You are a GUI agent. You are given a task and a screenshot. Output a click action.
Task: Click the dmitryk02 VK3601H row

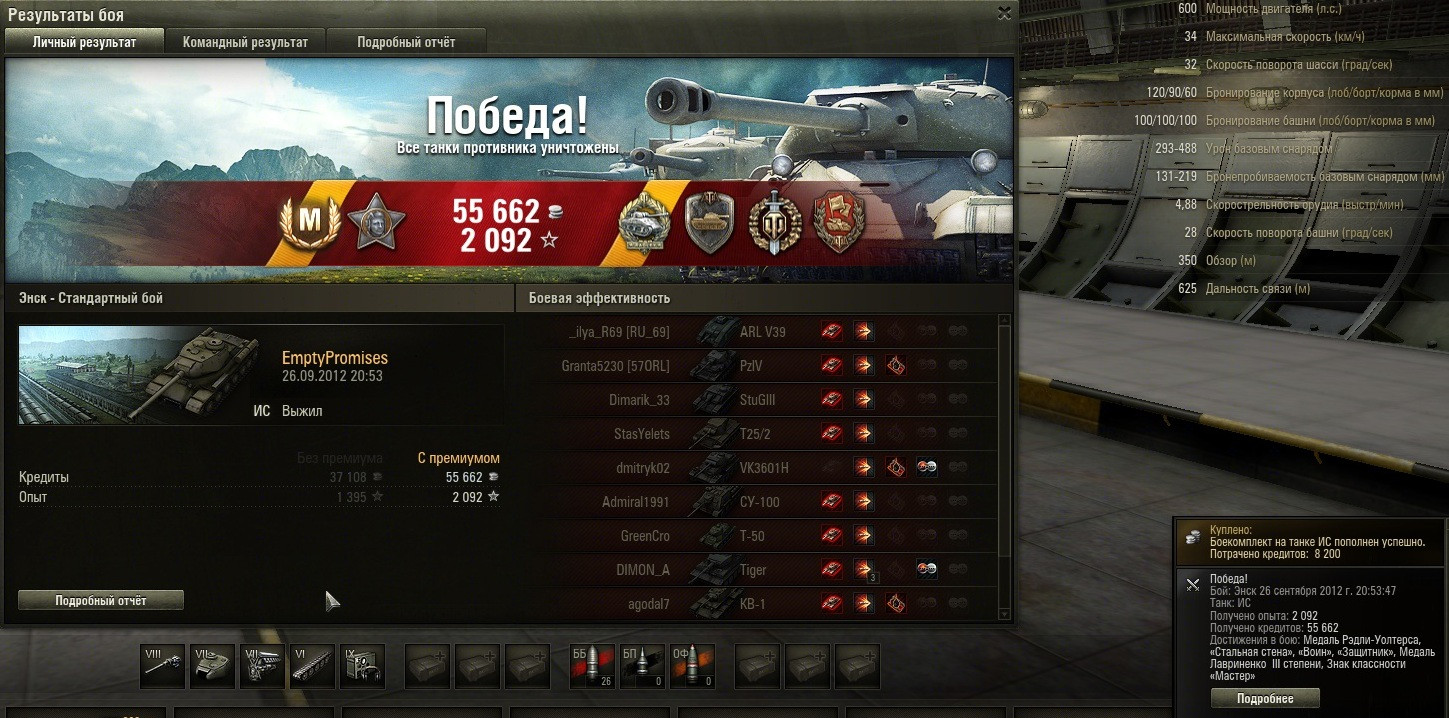click(760, 468)
